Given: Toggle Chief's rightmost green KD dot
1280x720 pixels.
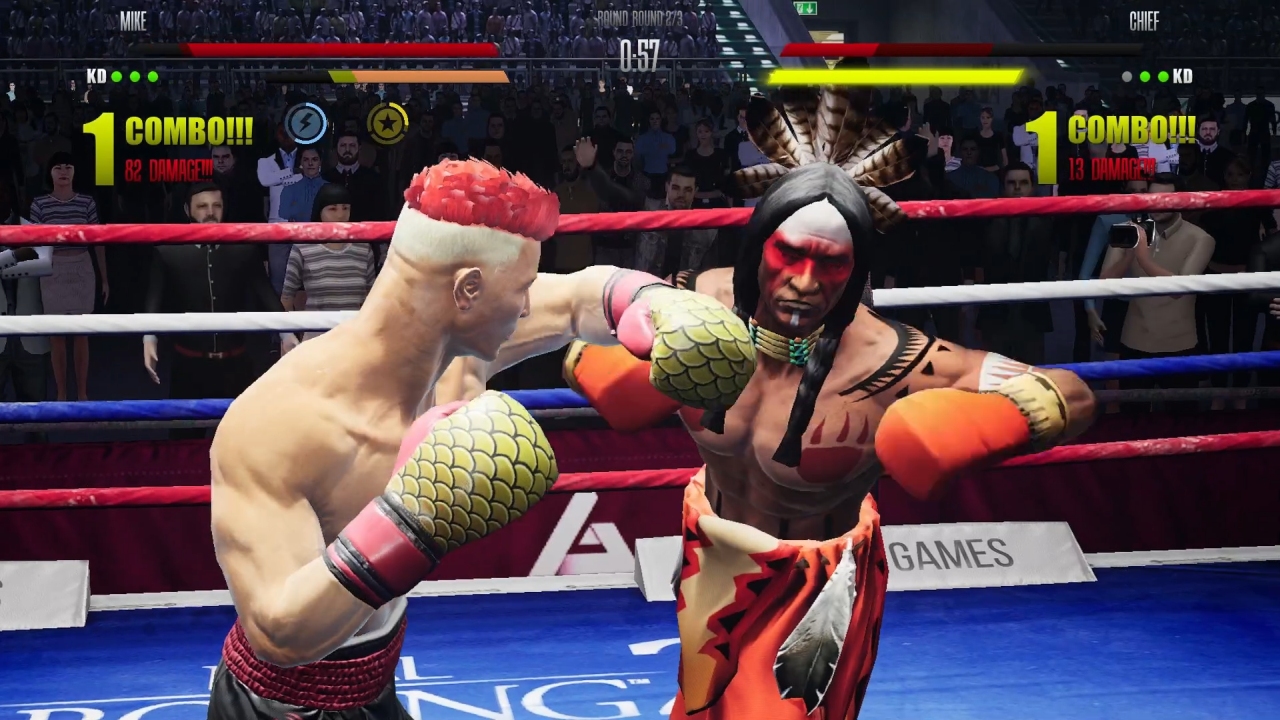Looking at the screenshot, I should click(x=1163, y=76).
